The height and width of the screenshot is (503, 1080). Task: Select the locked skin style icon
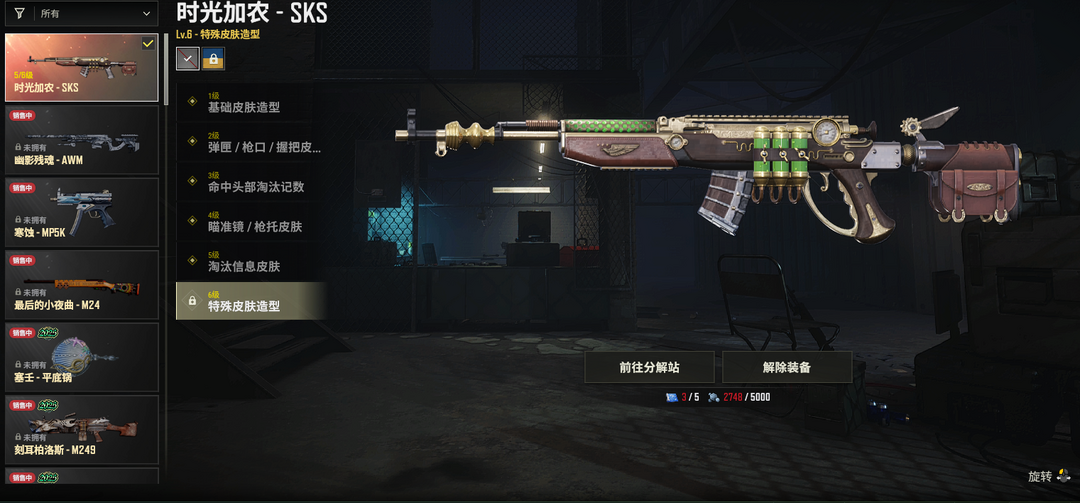pyautogui.click(x=213, y=59)
